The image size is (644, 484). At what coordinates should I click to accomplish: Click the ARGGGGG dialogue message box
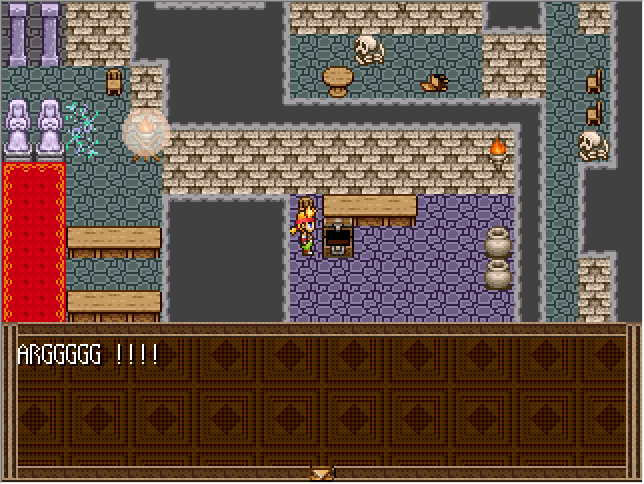[x=321, y=400]
